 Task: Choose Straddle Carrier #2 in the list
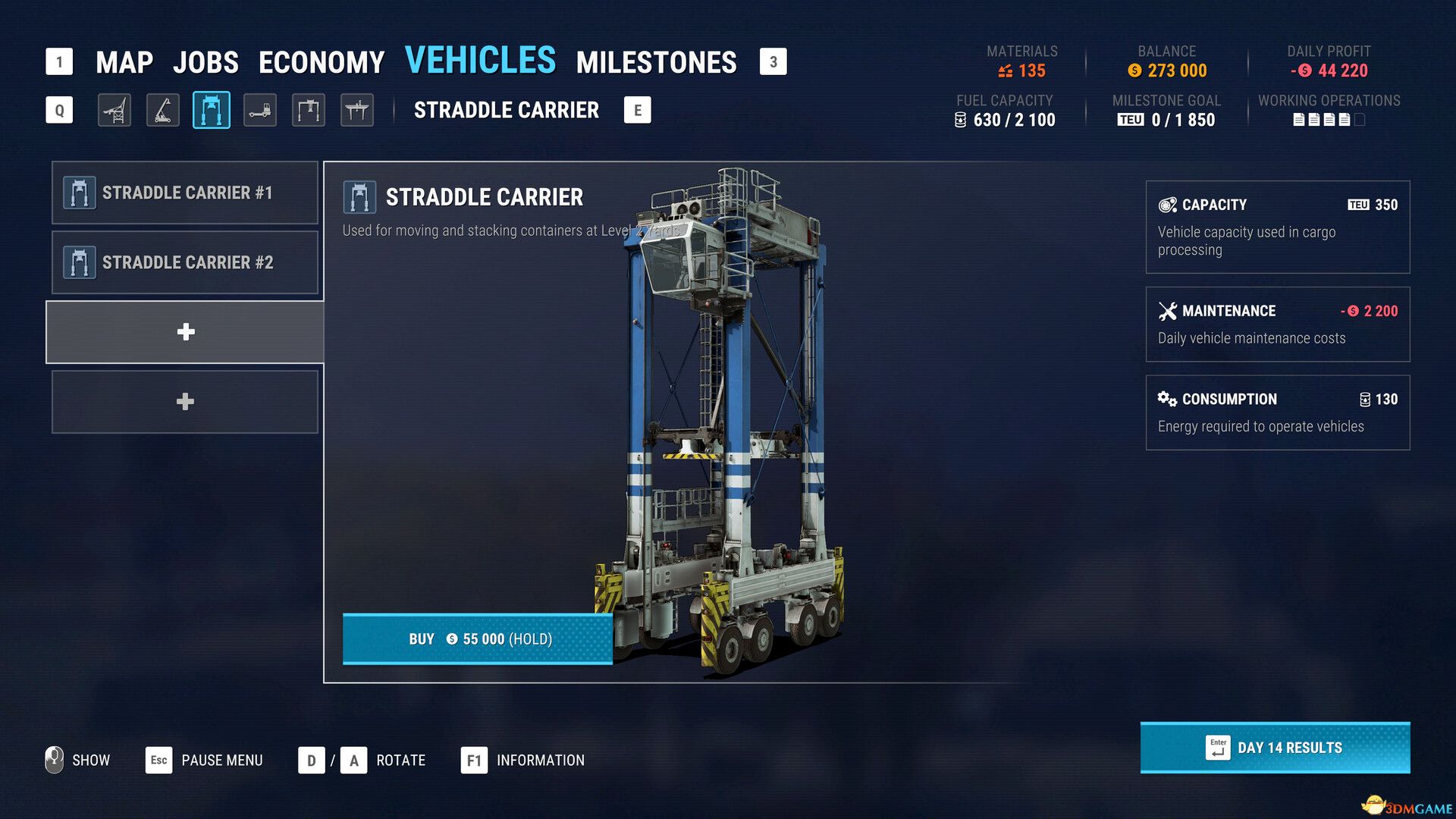(x=185, y=262)
